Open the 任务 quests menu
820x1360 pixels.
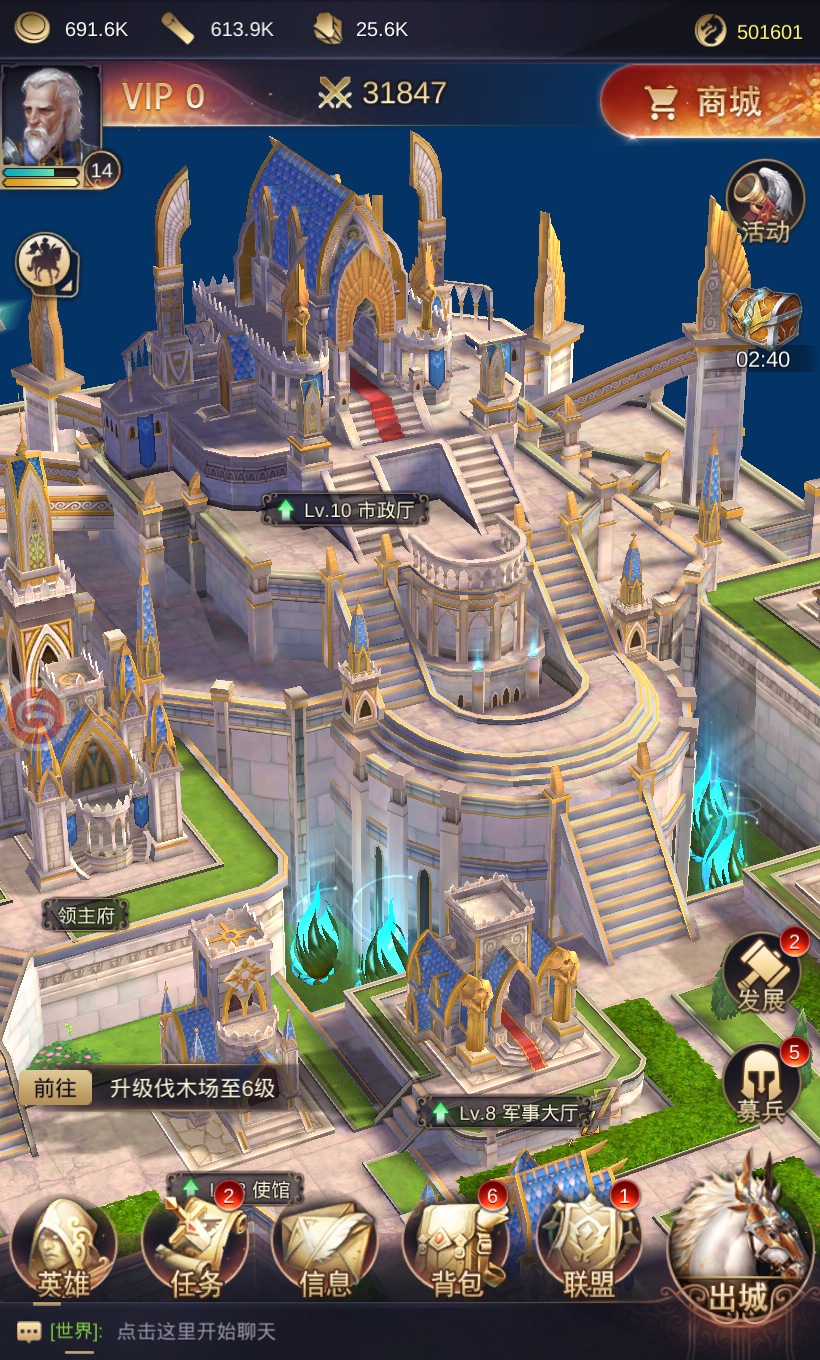pyautogui.click(x=196, y=1252)
